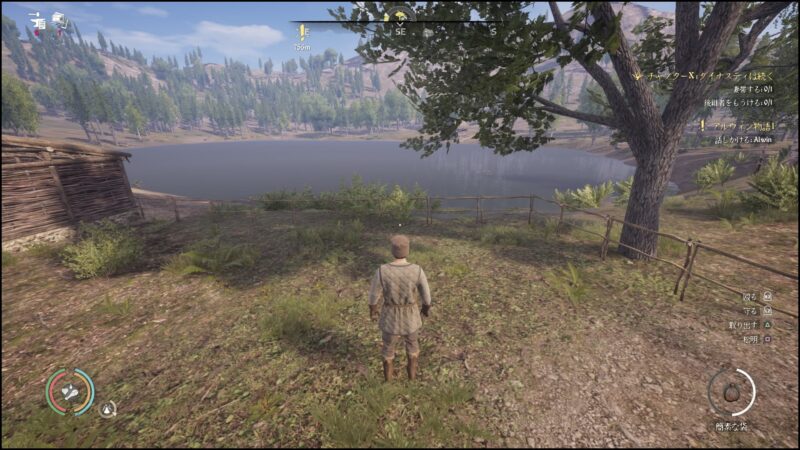
Task: Select the small status icon beside the status wheel
Action: tap(108, 408)
